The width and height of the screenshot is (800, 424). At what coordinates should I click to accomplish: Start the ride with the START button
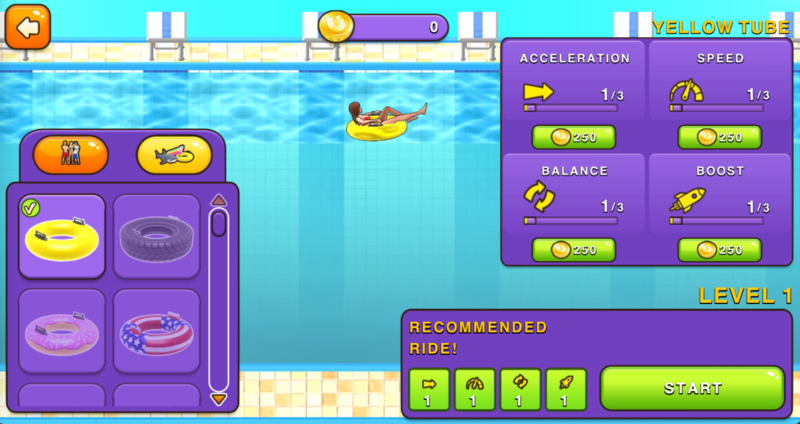pos(692,388)
